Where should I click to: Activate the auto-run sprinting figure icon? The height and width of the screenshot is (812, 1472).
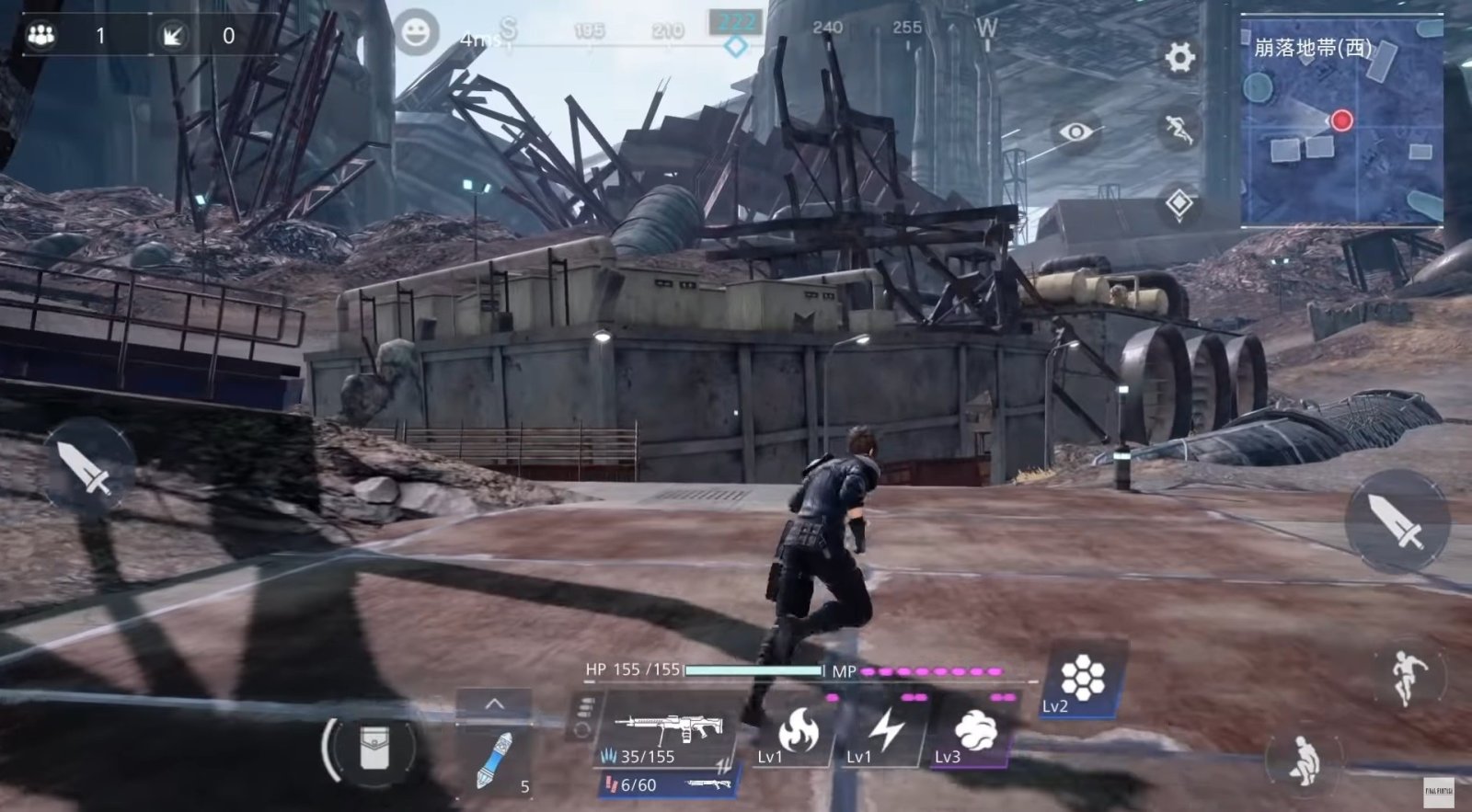tap(1179, 130)
